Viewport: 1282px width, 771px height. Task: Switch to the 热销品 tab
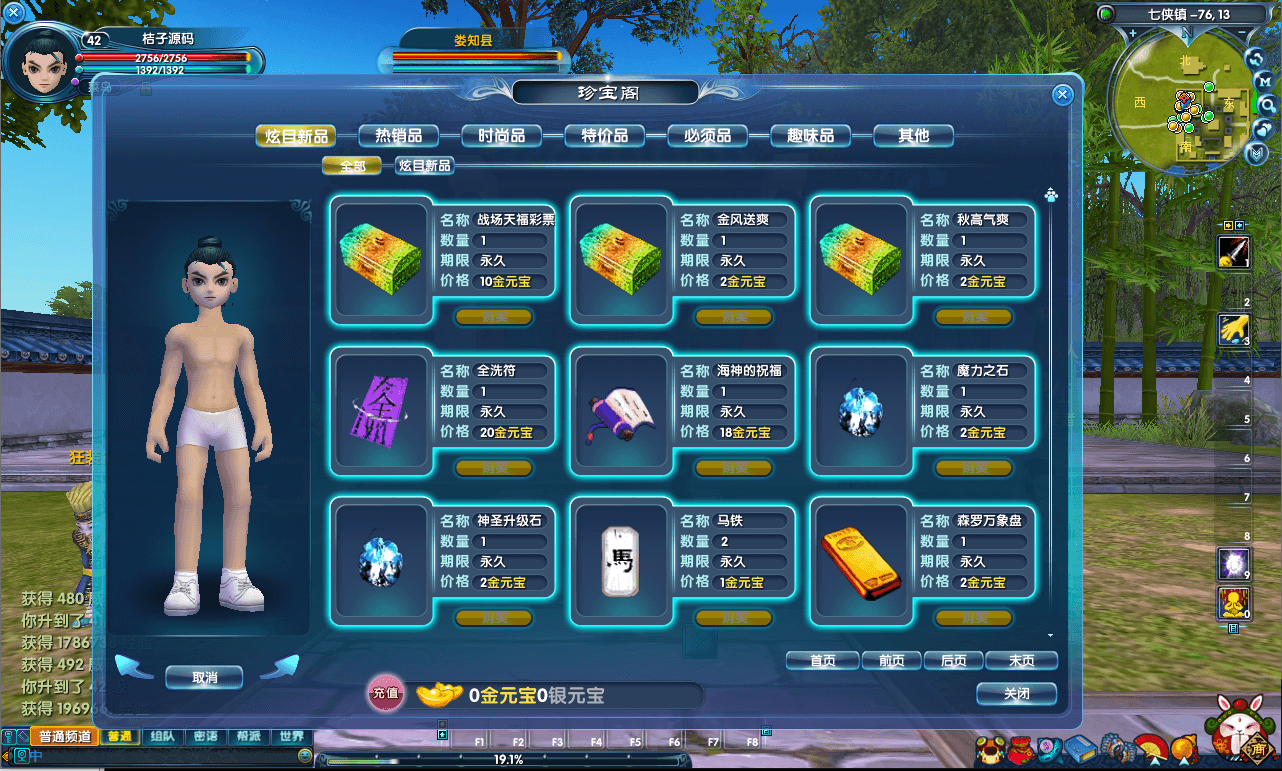[x=398, y=136]
